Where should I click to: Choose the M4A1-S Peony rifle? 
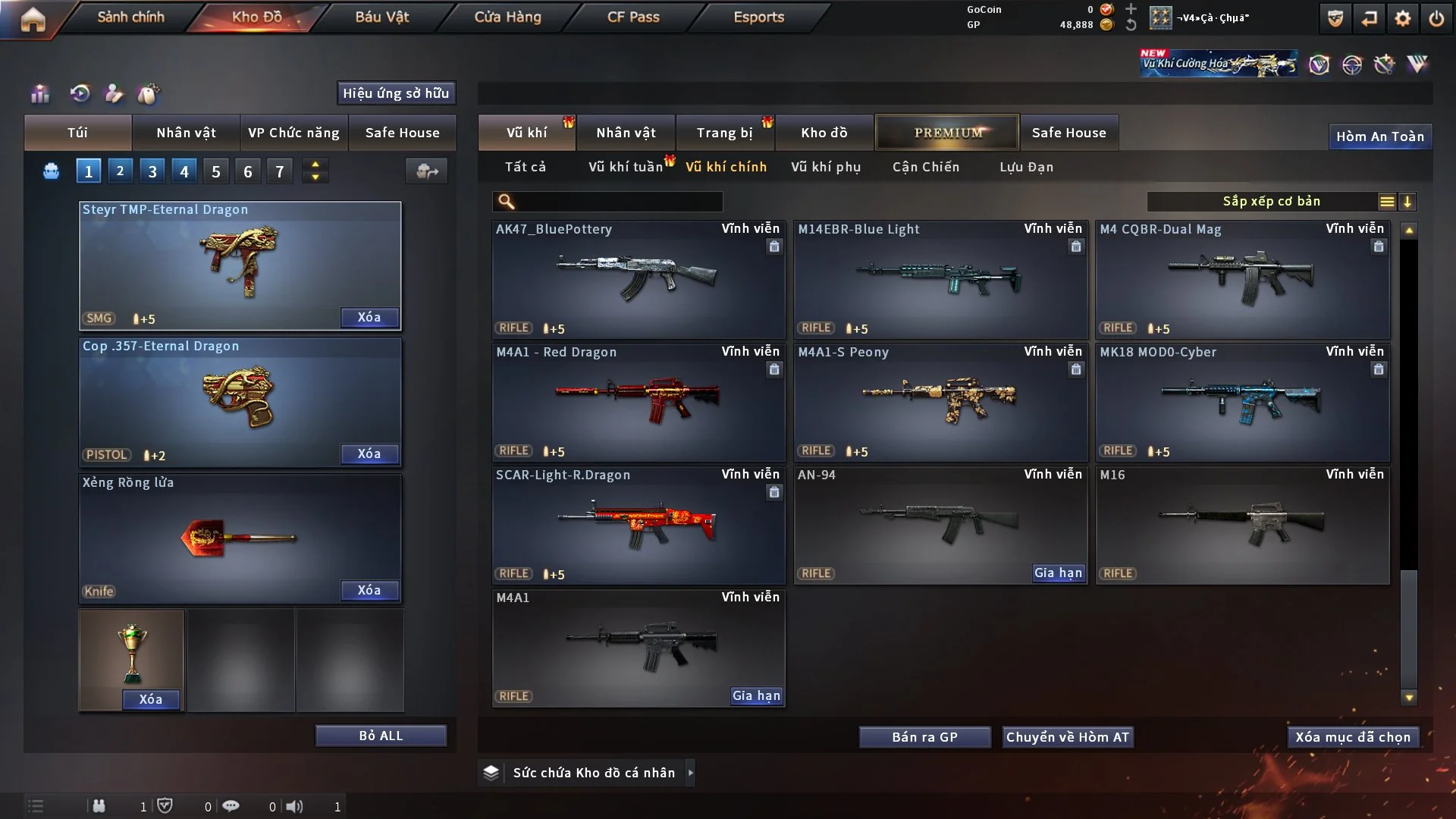940,401
